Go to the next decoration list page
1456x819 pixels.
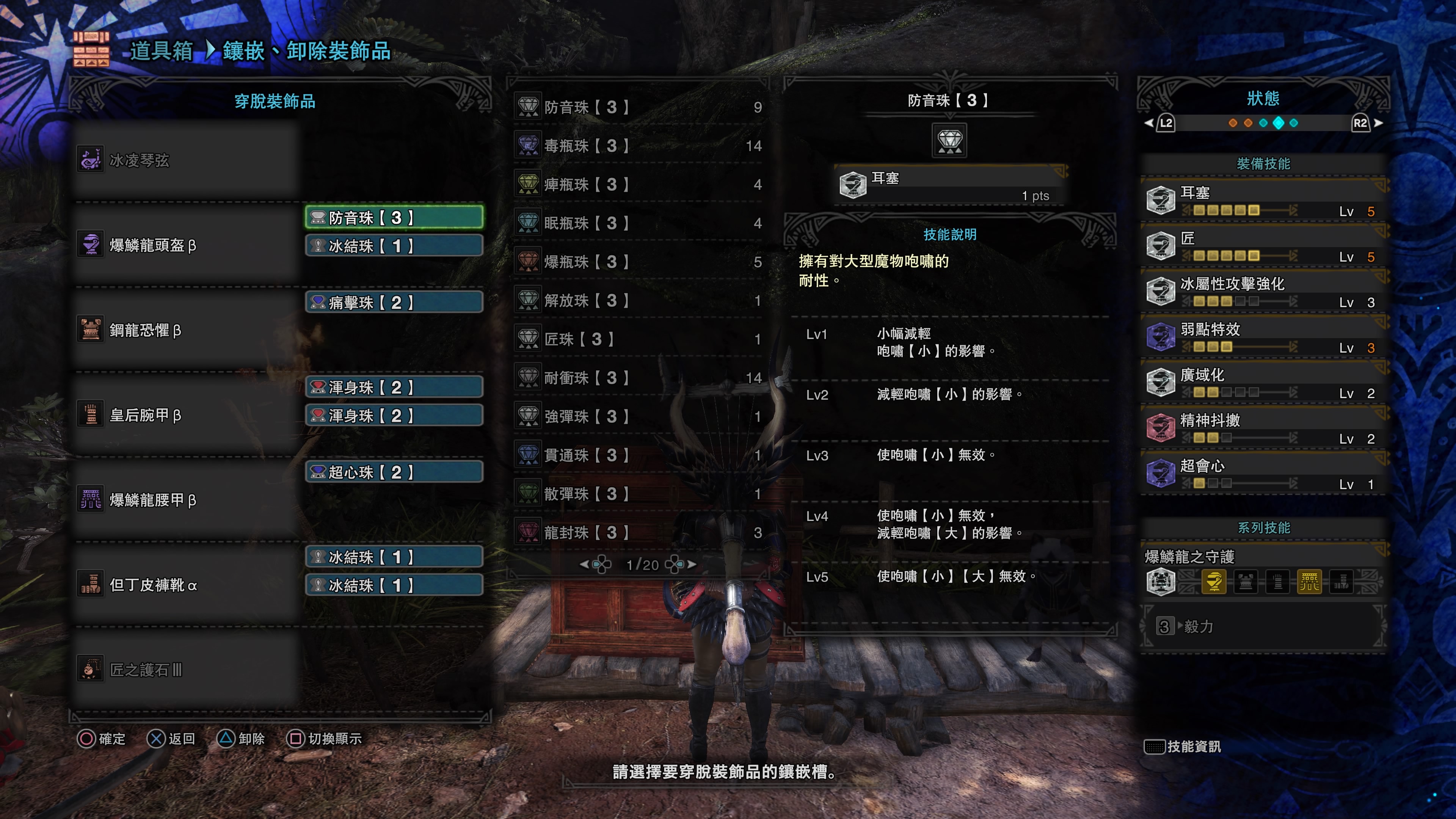click(692, 564)
